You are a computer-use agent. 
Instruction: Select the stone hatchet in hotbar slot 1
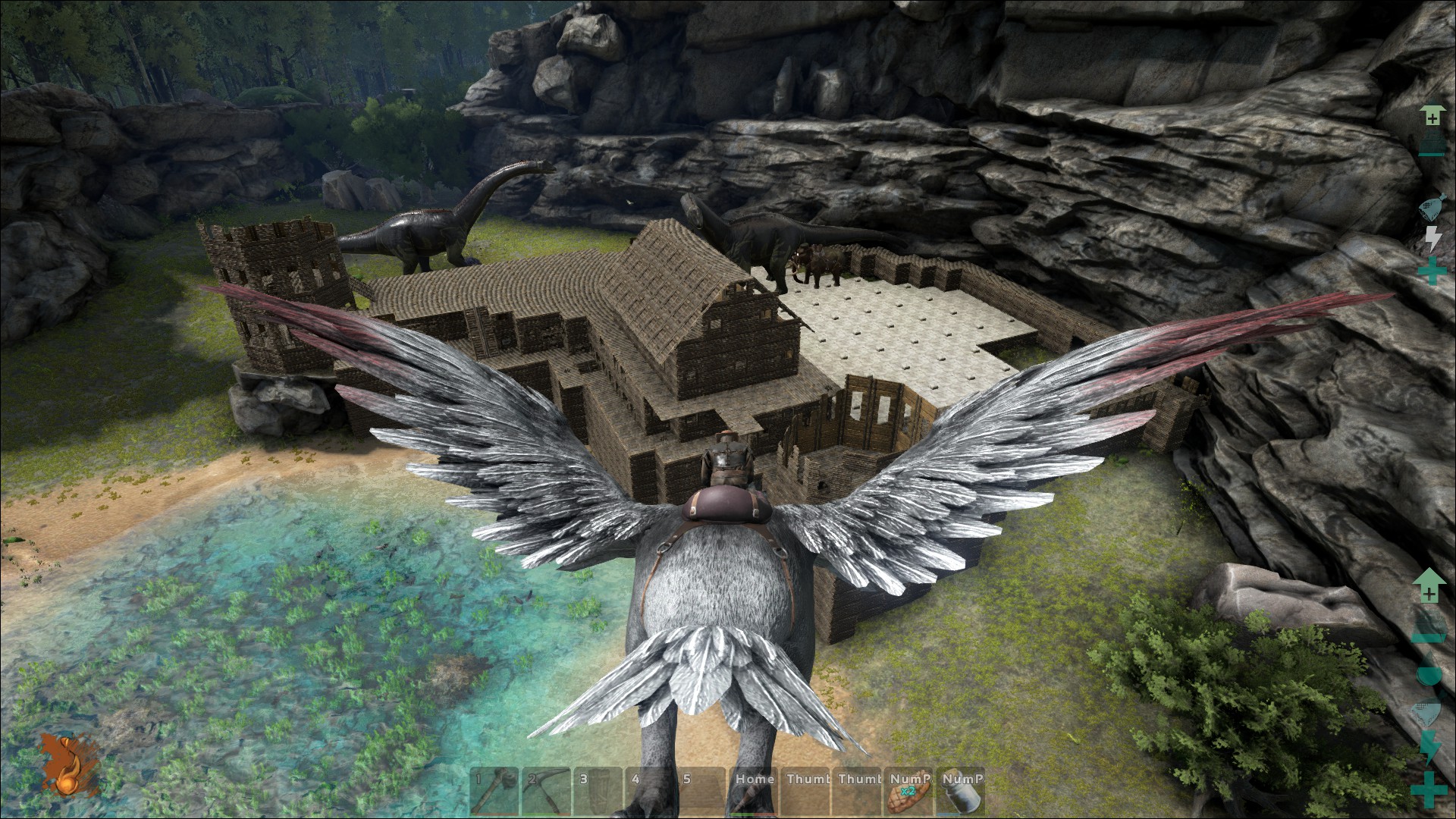494,792
